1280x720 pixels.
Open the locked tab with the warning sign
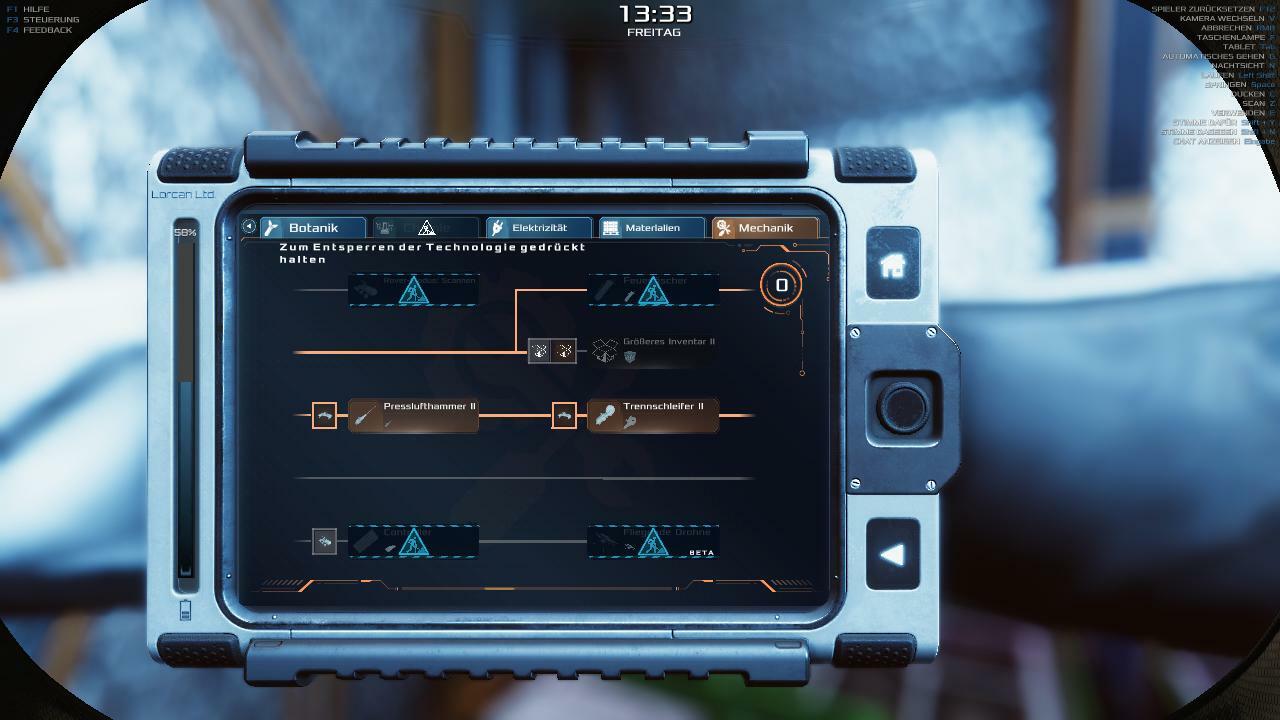pyautogui.click(x=425, y=228)
